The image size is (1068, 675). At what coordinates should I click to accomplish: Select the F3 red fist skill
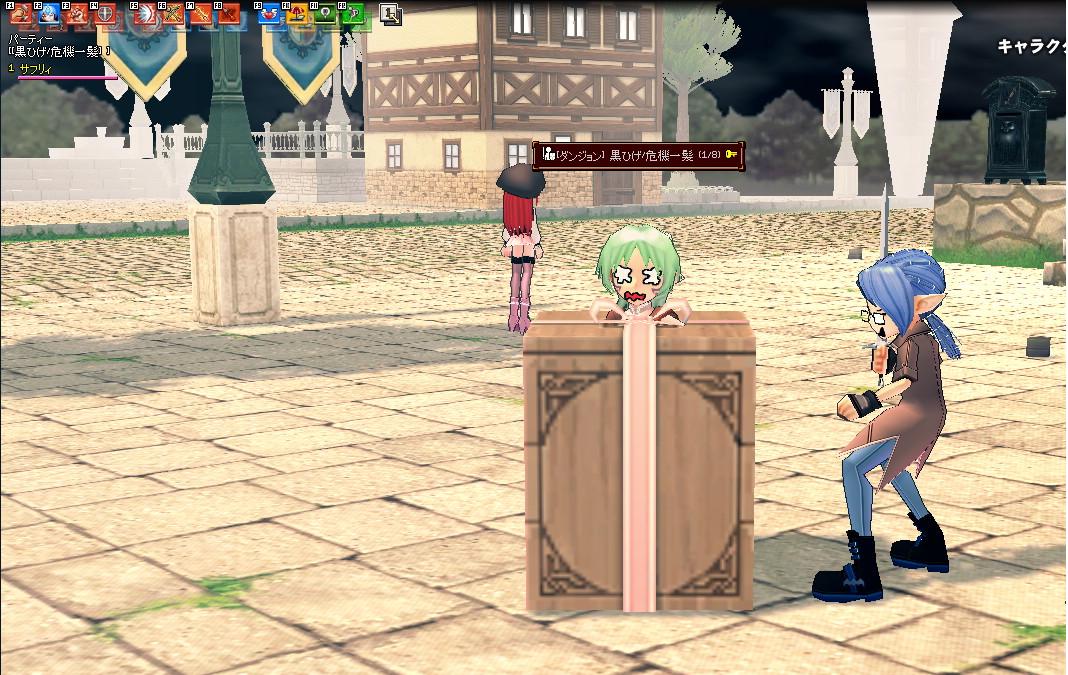[75, 15]
